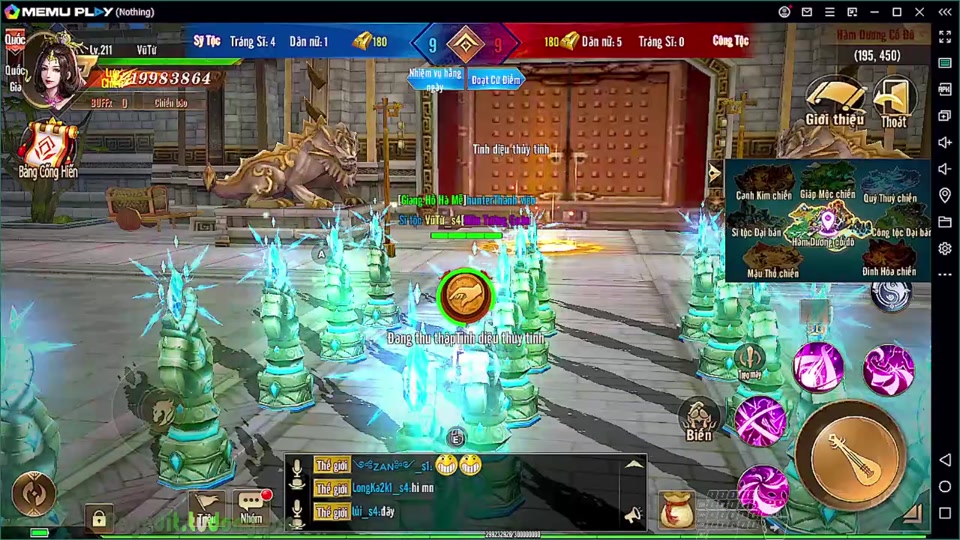The width and height of the screenshot is (960, 540).
Task: Pick the Mậu Thổ chiến region
Action: point(772,262)
